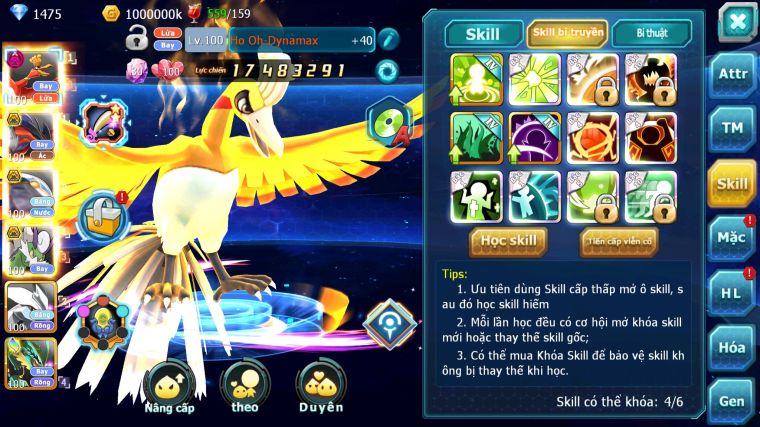Click the blue refresh icon beside power

tap(385, 70)
